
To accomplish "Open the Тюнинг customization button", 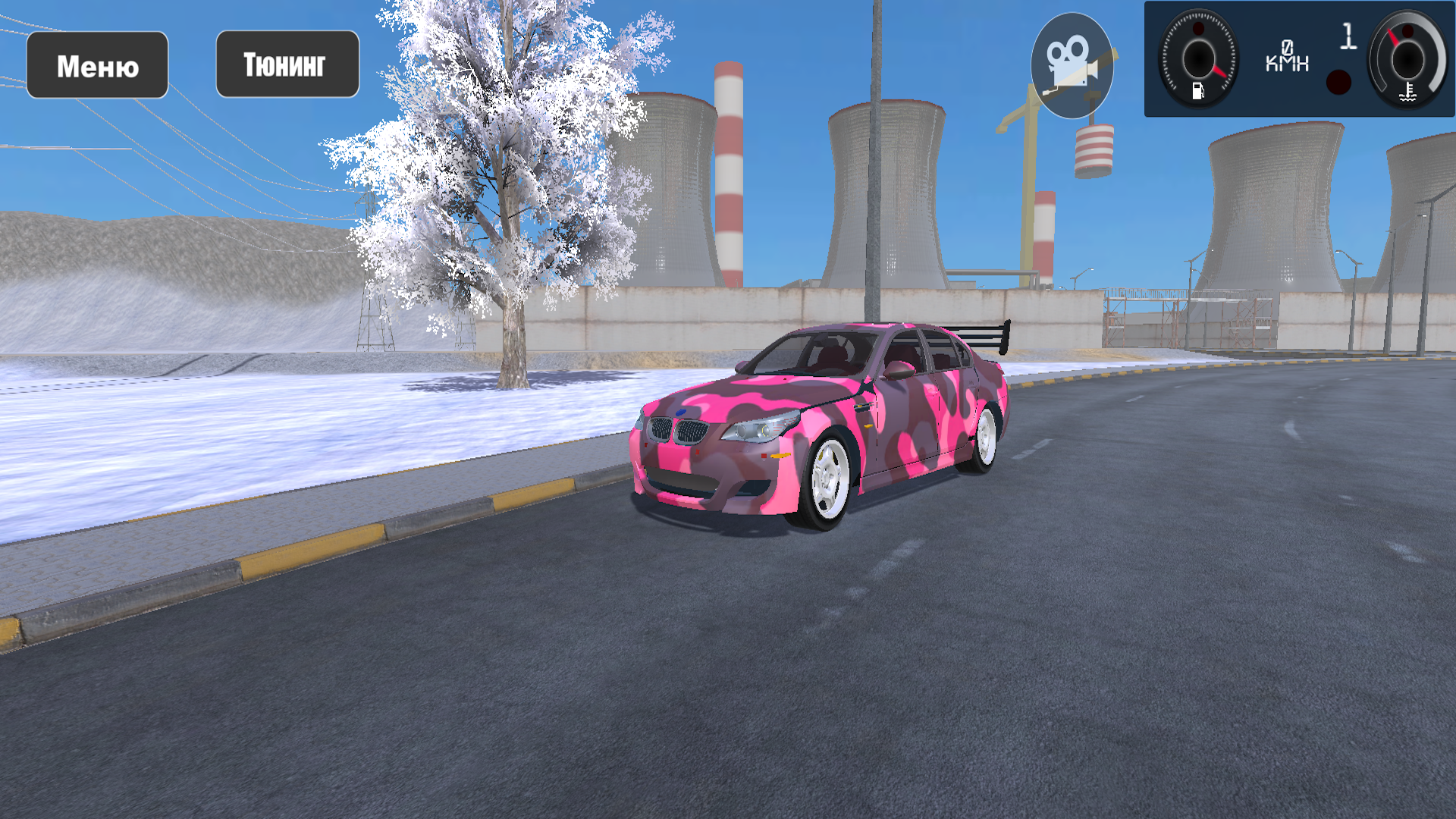I will (x=287, y=64).
